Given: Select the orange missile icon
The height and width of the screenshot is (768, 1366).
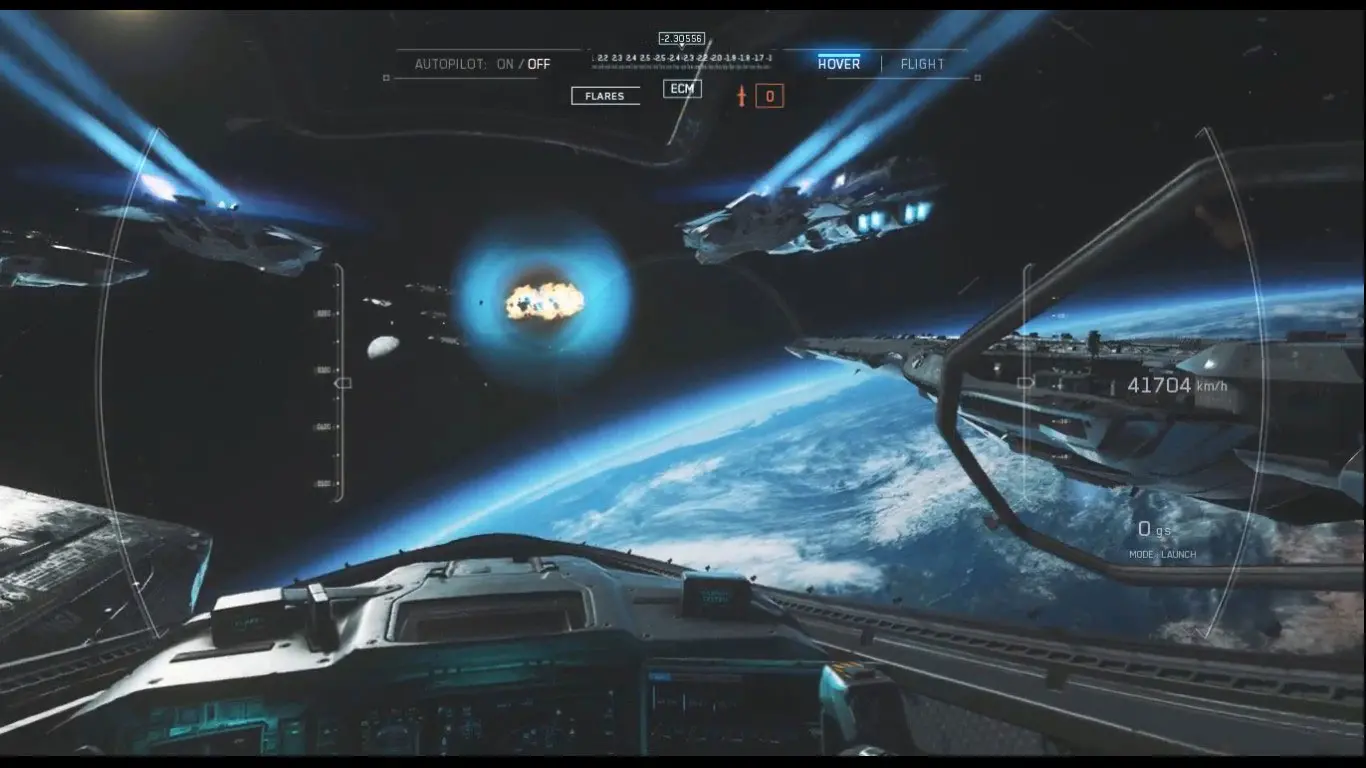Looking at the screenshot, I should pos(741,96).
